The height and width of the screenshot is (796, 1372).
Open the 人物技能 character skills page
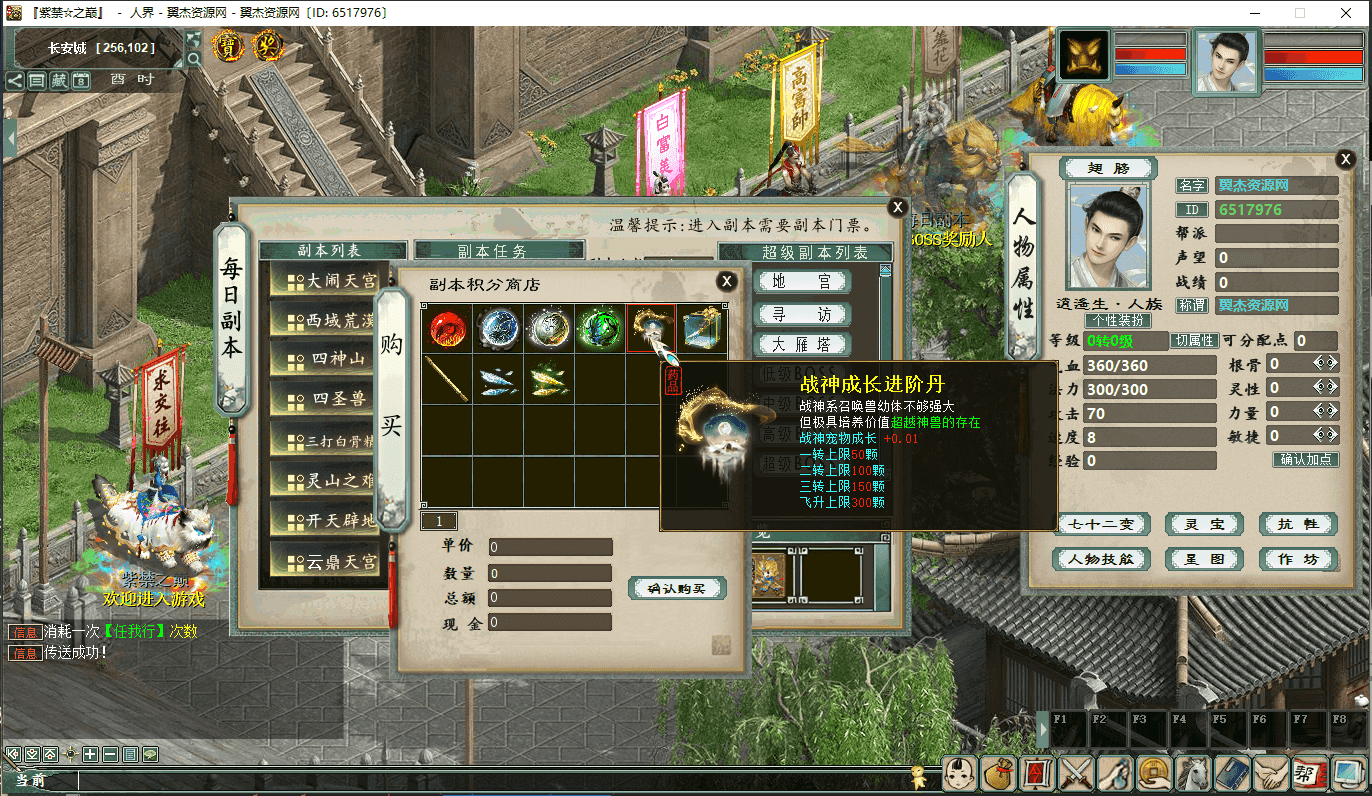pyautogui.click(x=1102, y=559)
